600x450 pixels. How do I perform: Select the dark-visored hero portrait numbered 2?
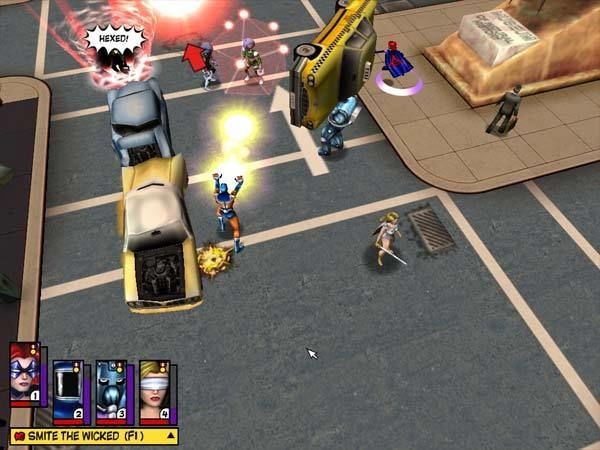[x=67, y=391]
